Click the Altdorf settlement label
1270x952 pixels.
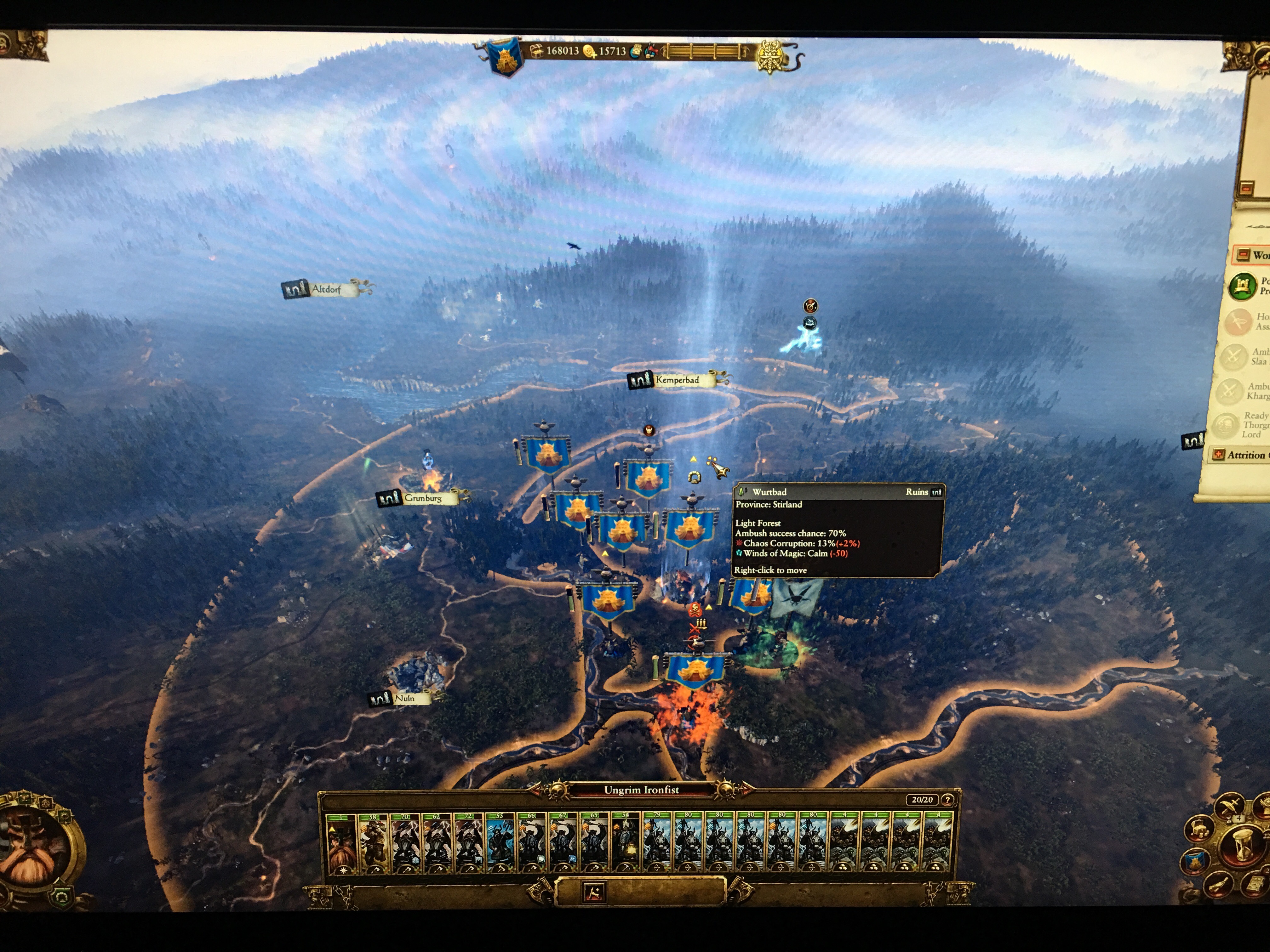pyautogui.click(x=326, y=289)
